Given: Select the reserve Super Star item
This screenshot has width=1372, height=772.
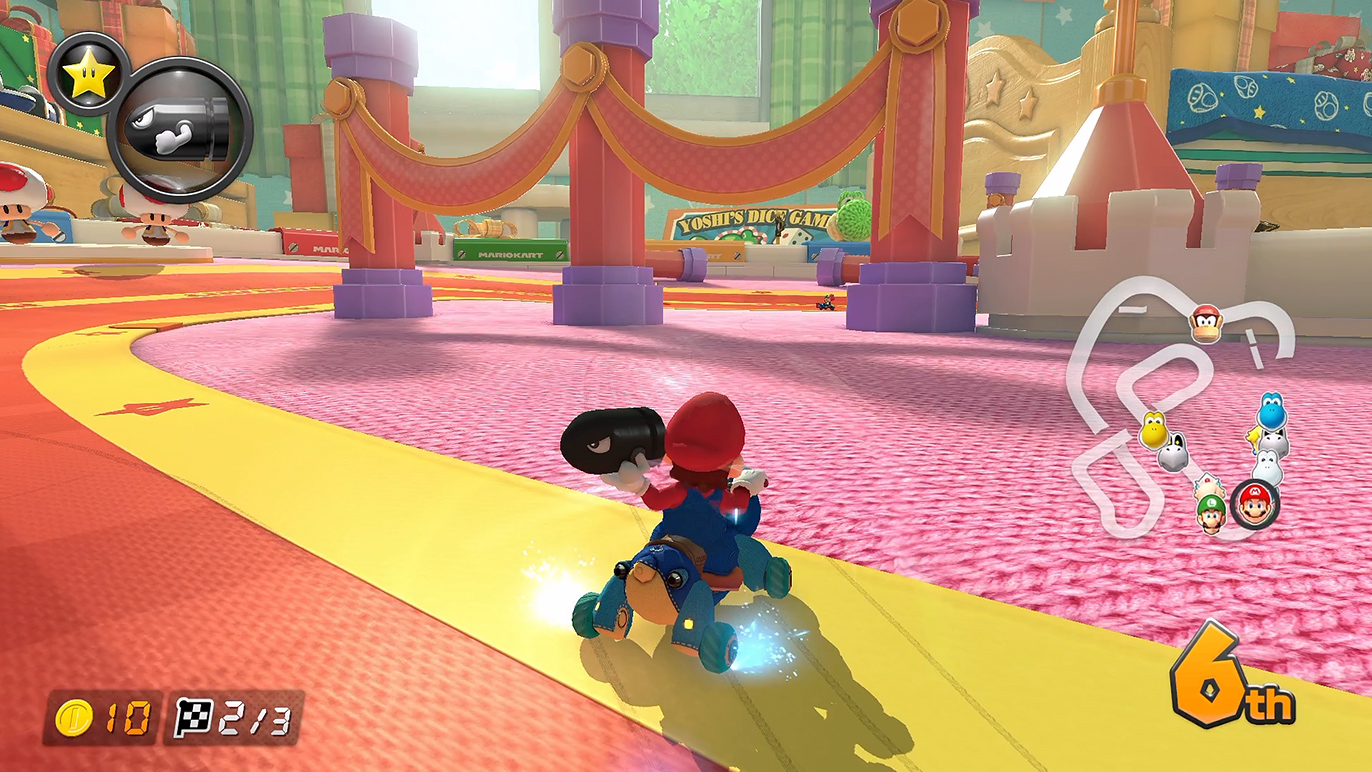Looking at the screenshot, I should tap(87, 74).
